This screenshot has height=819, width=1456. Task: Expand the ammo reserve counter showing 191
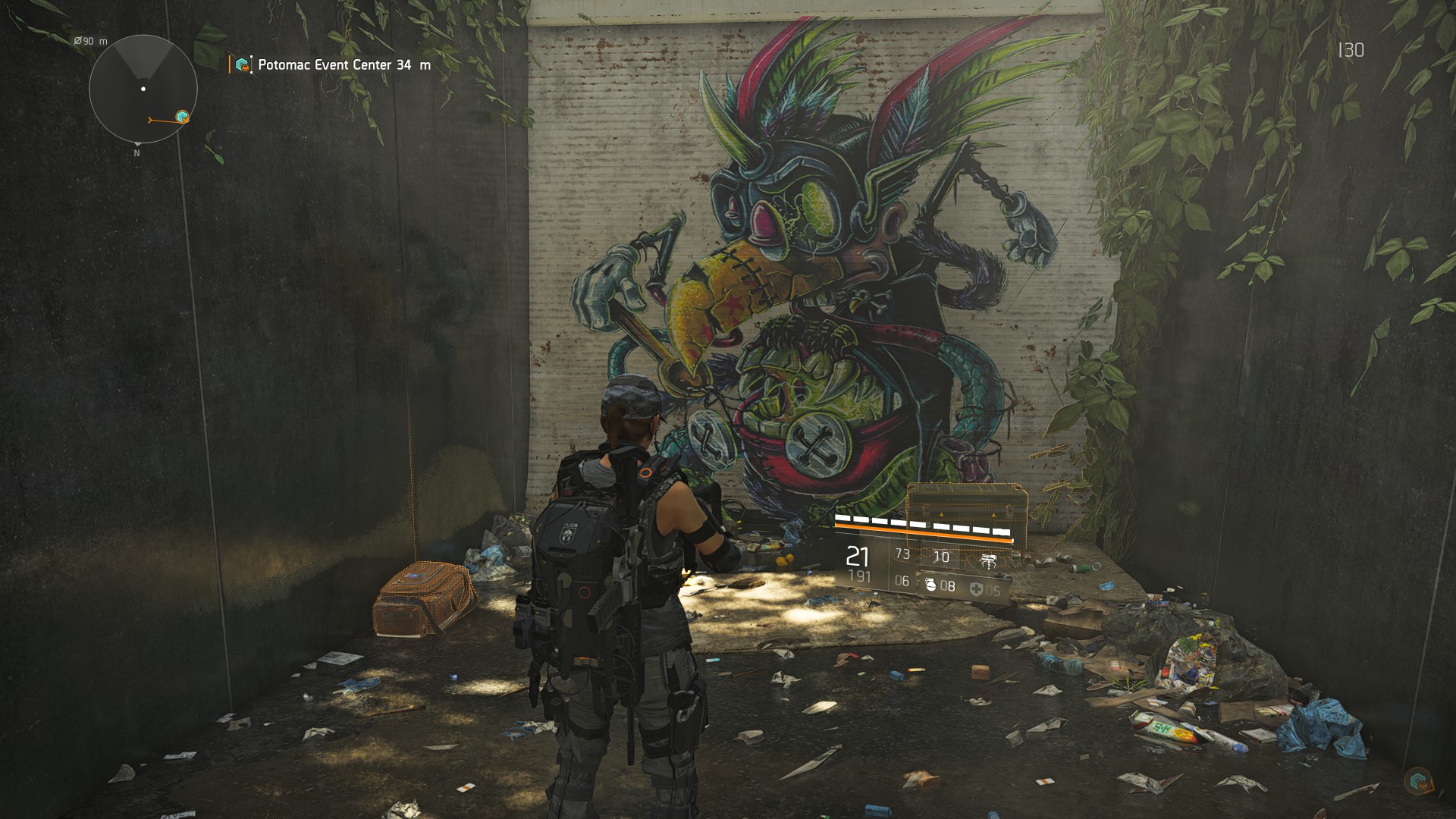point(860,576)
